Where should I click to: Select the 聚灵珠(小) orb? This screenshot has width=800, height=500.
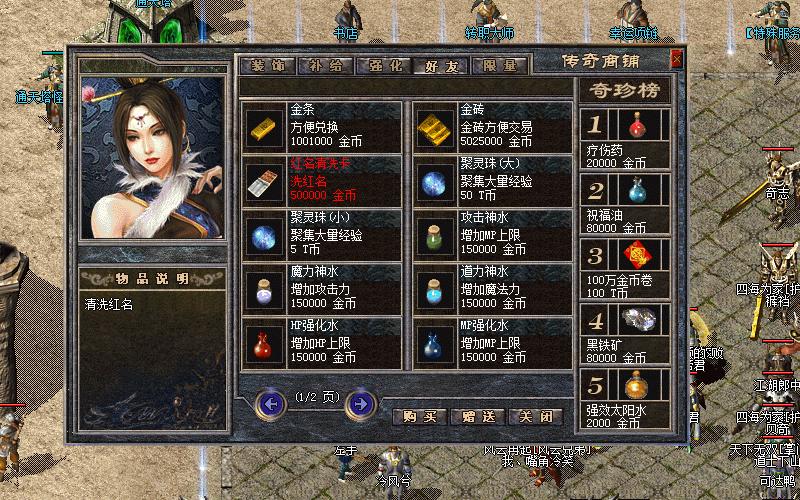pos(263,235)
